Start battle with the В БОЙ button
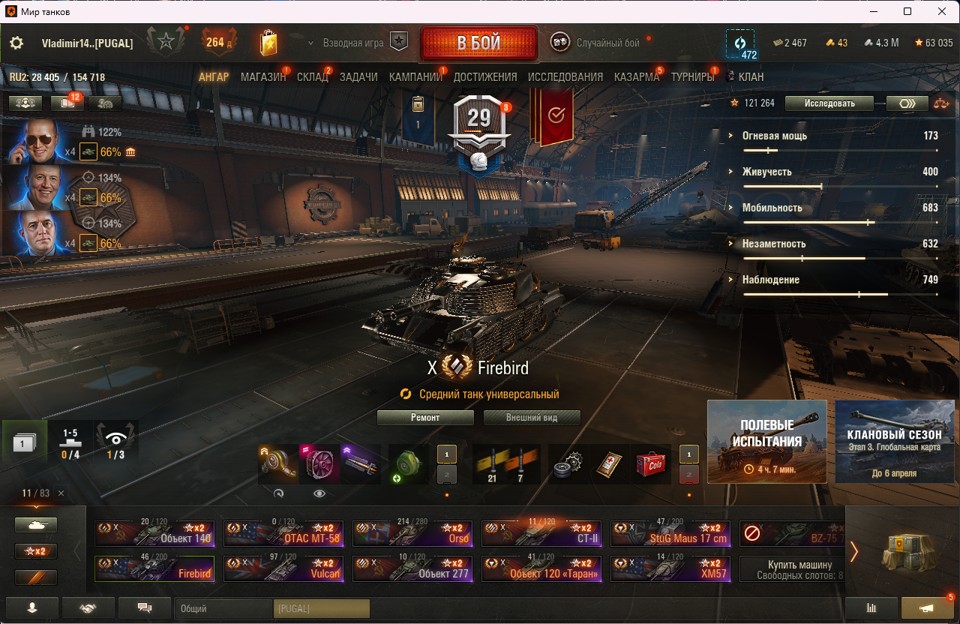960x624 pixels. click(x=477, y=44)
